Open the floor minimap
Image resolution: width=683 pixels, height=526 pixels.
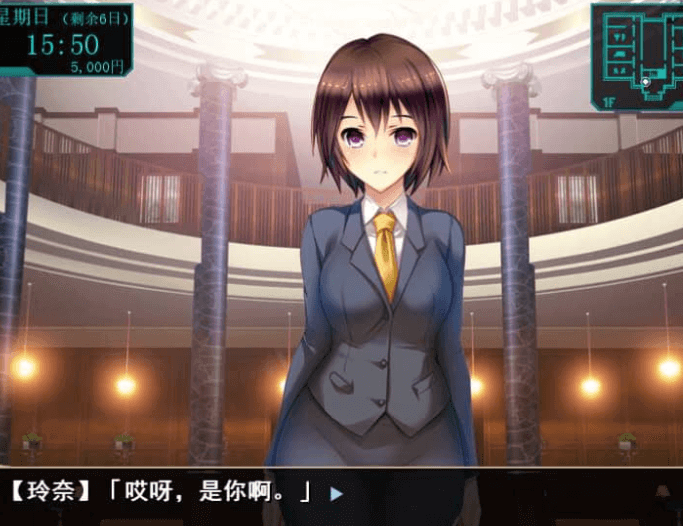[x=637, y=55]
